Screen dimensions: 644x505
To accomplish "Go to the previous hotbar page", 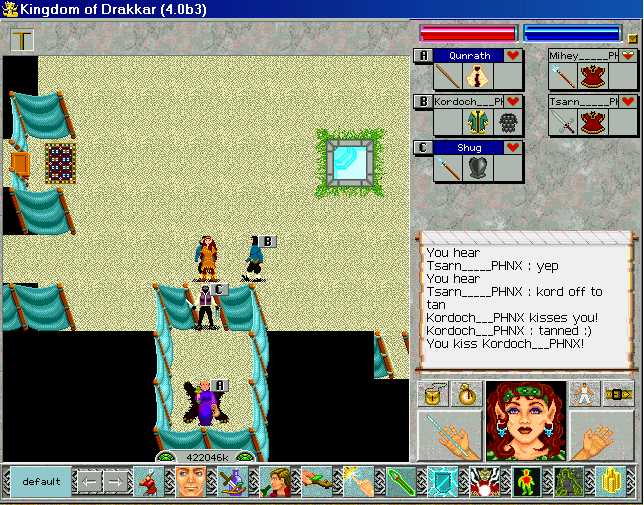I will click(x=90, y=482).
